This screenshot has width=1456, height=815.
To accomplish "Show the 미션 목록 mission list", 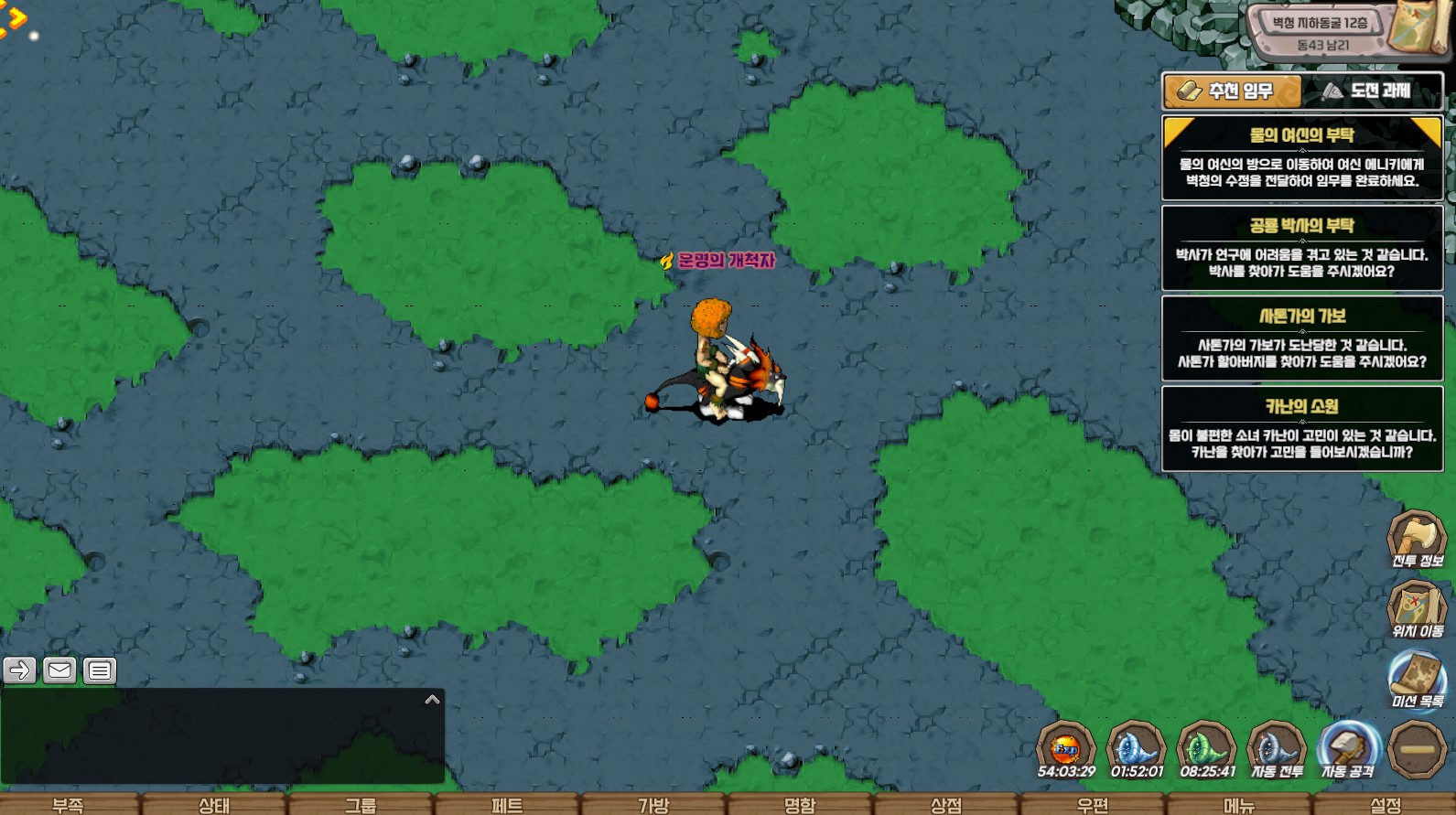I will (1417, 680).
